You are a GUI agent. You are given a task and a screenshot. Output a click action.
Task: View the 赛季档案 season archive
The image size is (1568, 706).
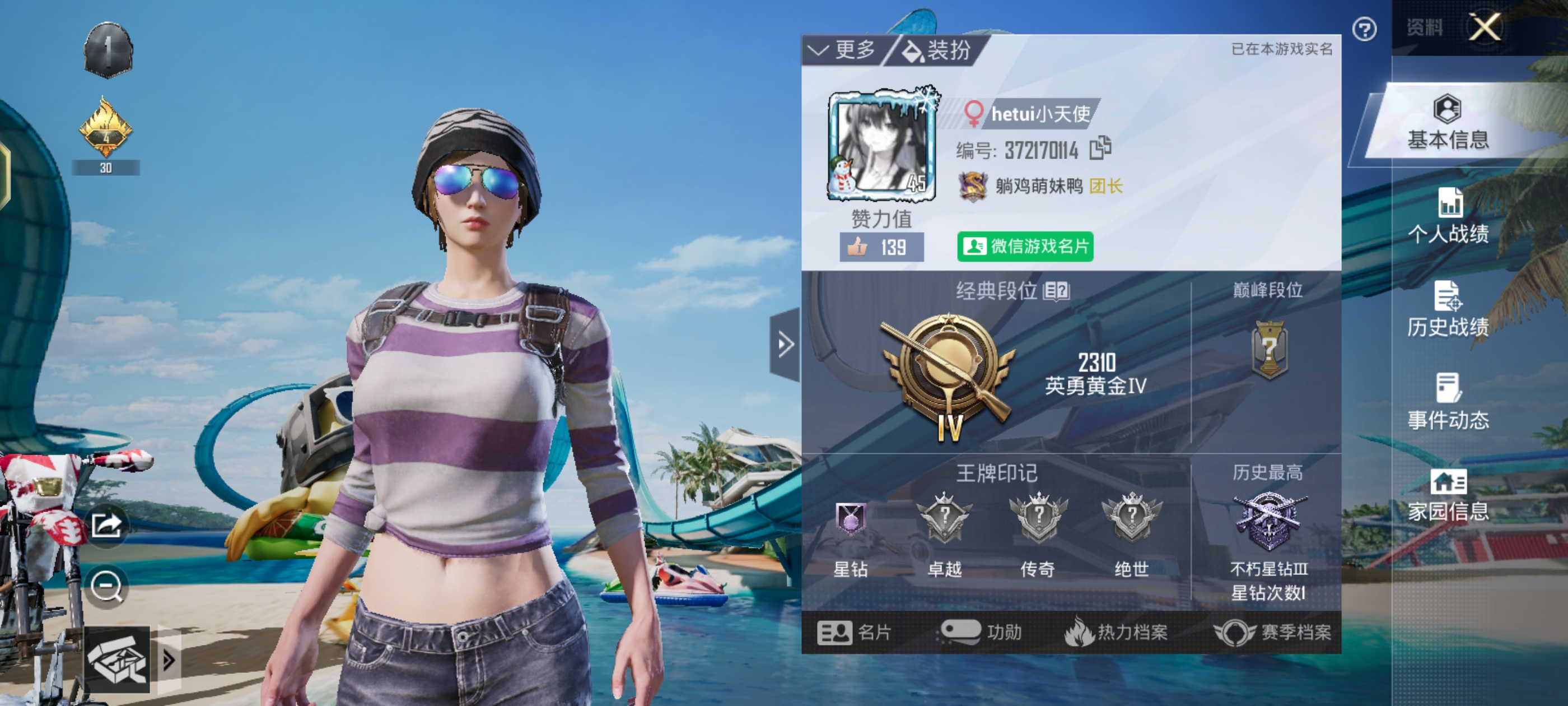coord(1272,633)
